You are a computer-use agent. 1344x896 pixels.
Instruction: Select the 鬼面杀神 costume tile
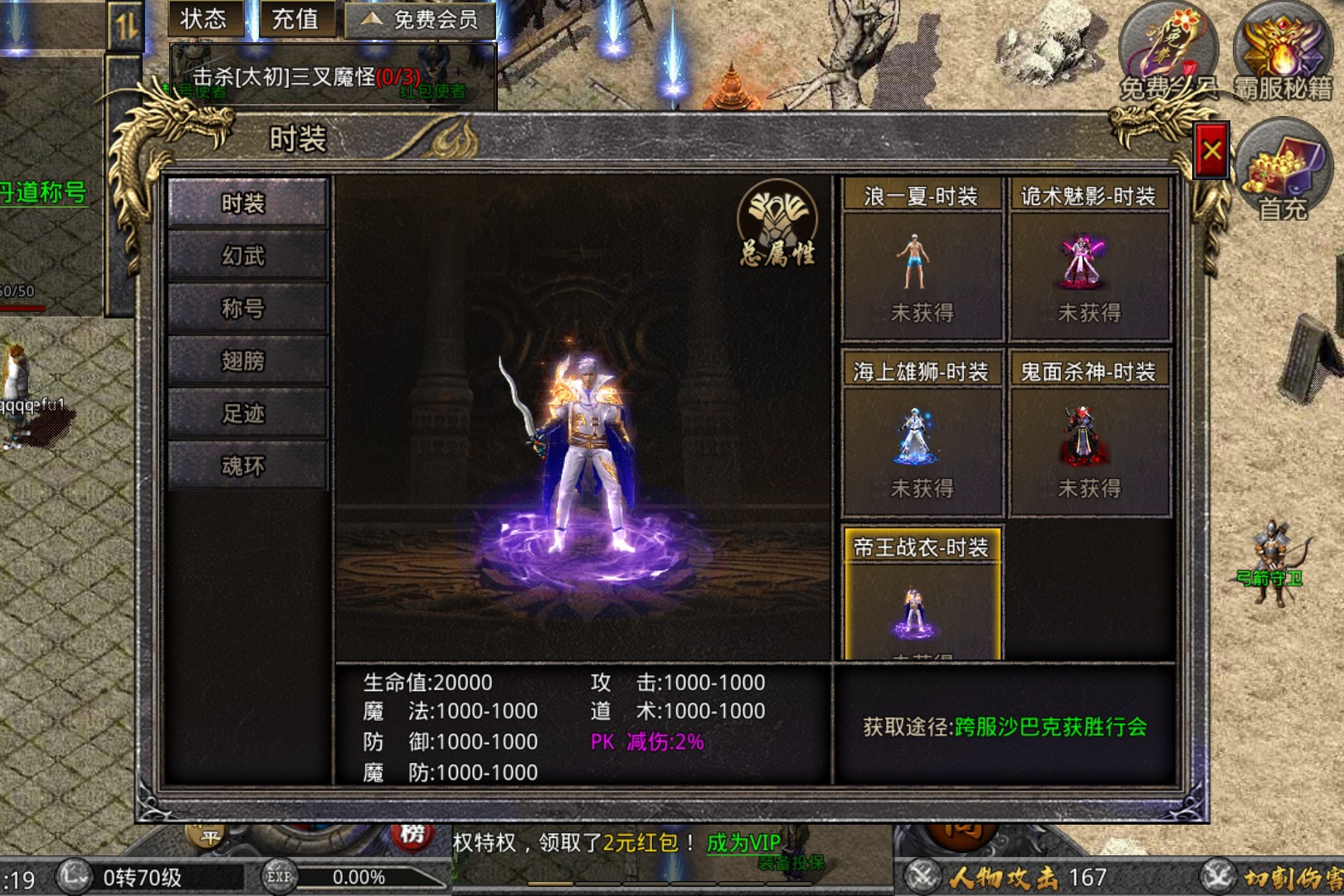point(1088,440)
